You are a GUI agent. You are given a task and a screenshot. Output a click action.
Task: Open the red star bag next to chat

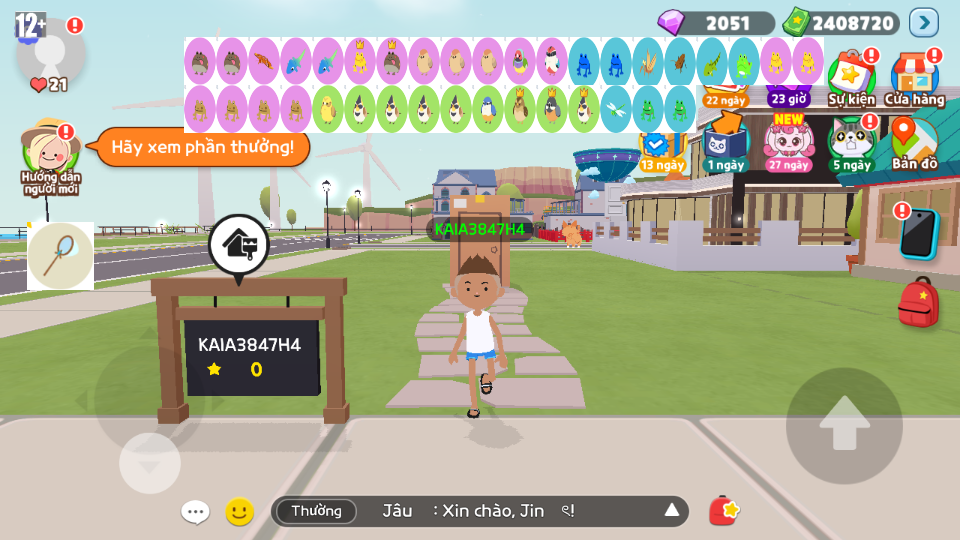point(723,511)
